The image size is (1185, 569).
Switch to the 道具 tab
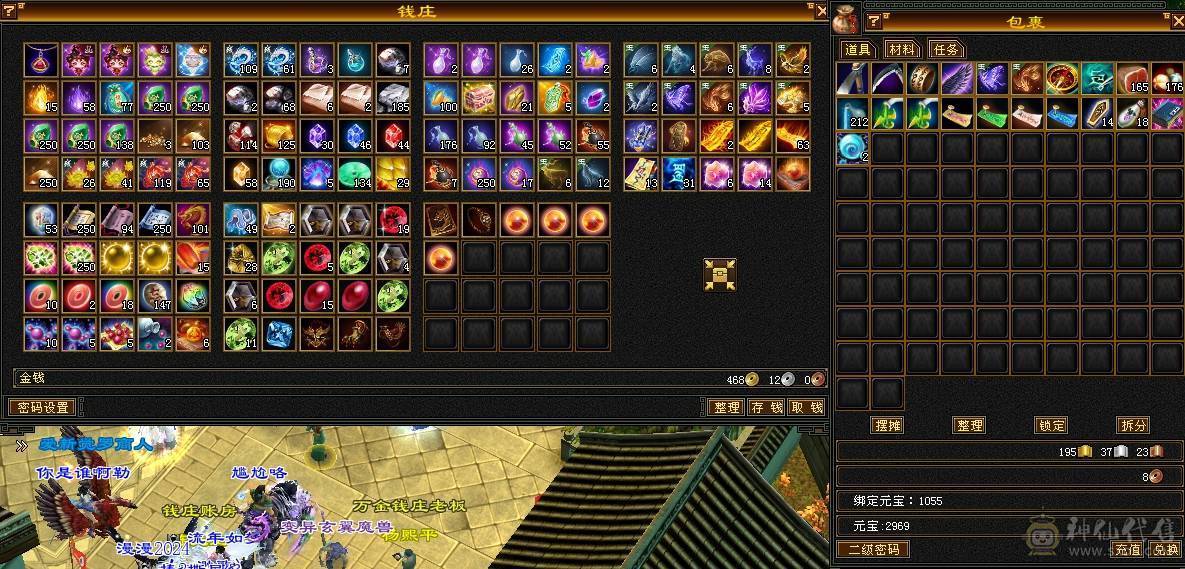click(x=857, y=49)
